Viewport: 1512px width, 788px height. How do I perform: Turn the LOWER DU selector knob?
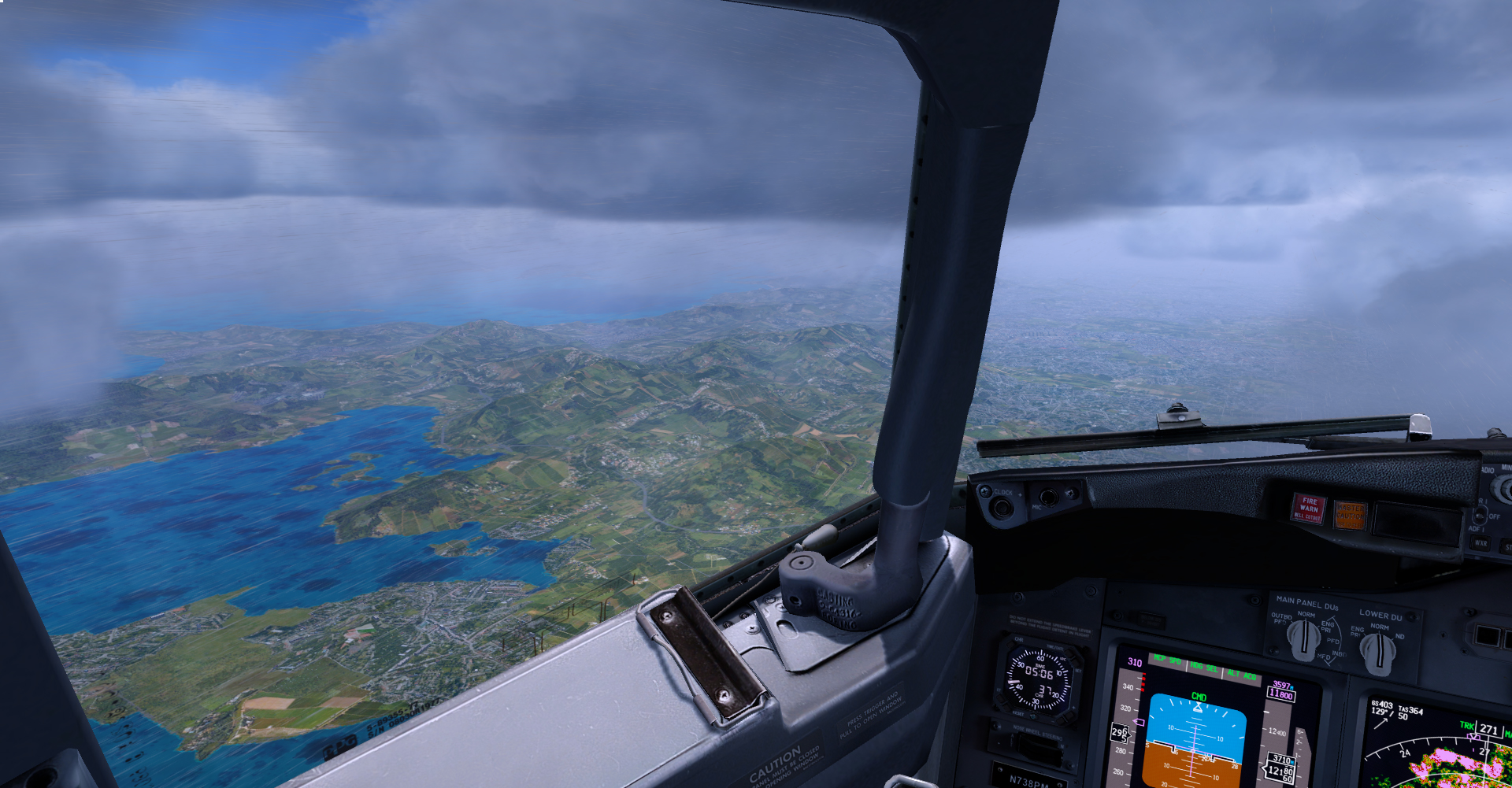pyautogui.click(x=1378, y=652)
